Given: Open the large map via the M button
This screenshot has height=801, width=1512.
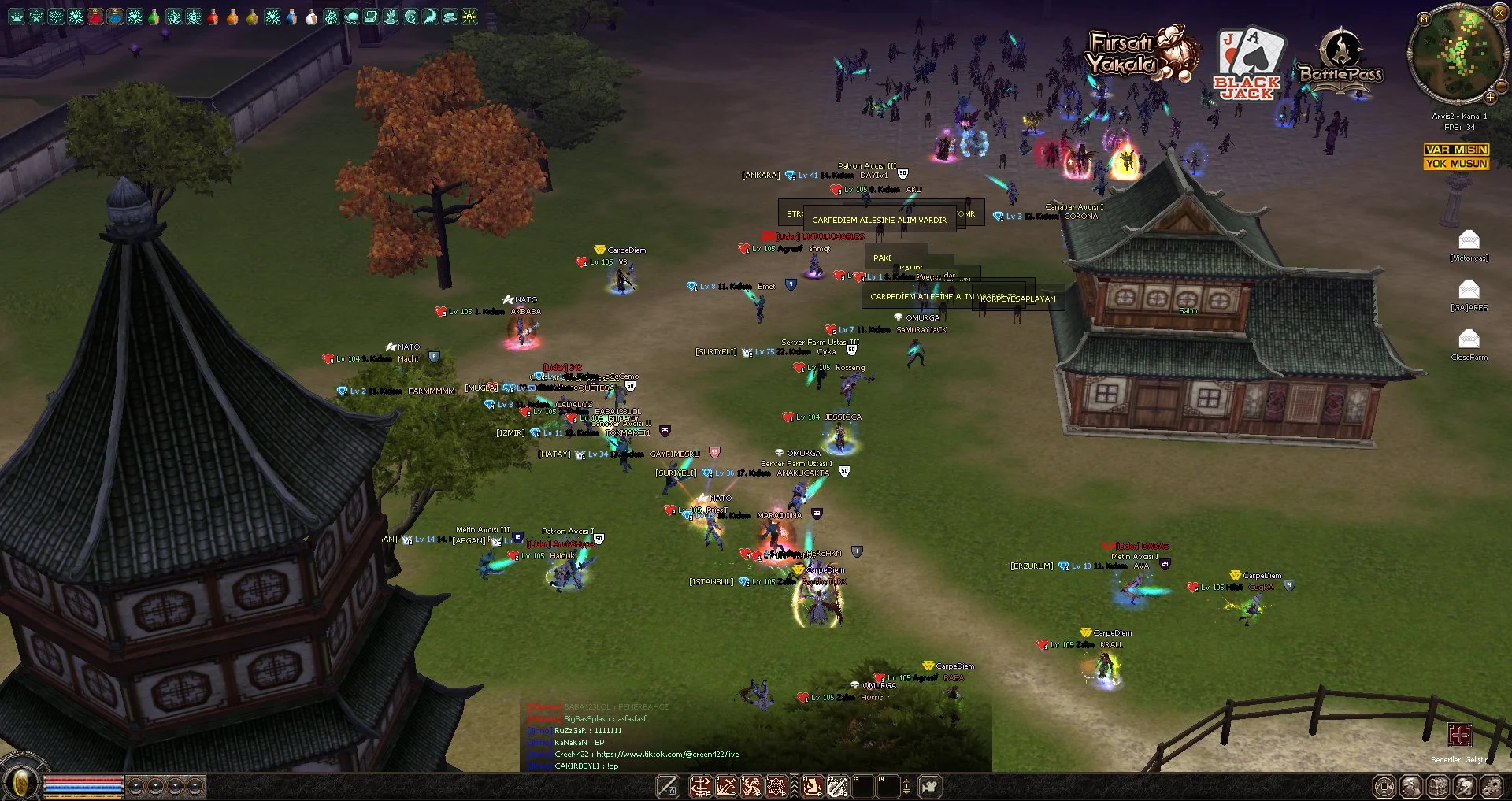Looking at the screenshot, I should coord(1424,18).
